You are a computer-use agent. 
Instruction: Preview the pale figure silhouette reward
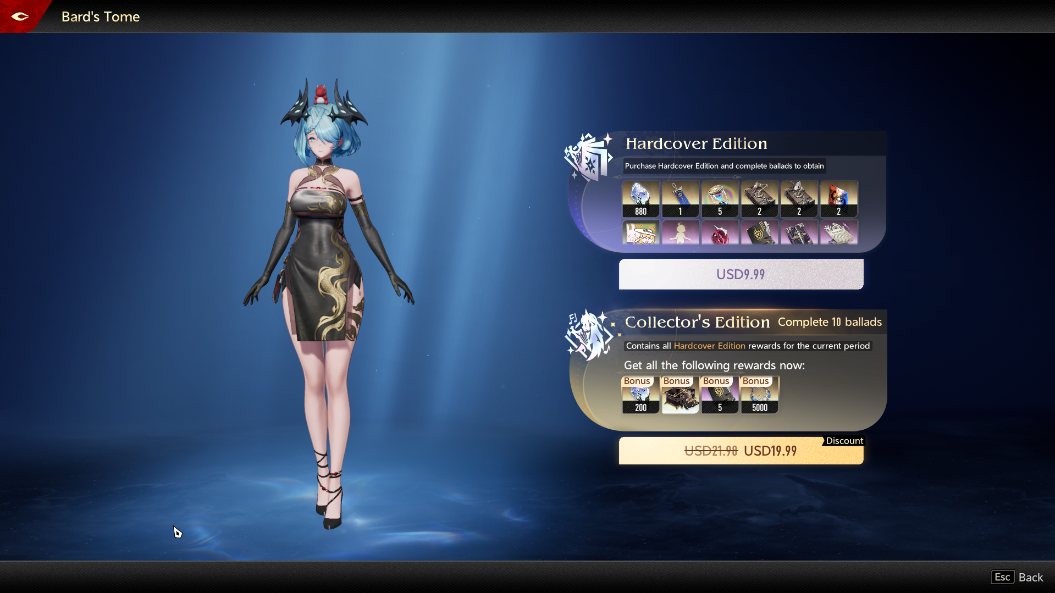(x=680, y=233)
